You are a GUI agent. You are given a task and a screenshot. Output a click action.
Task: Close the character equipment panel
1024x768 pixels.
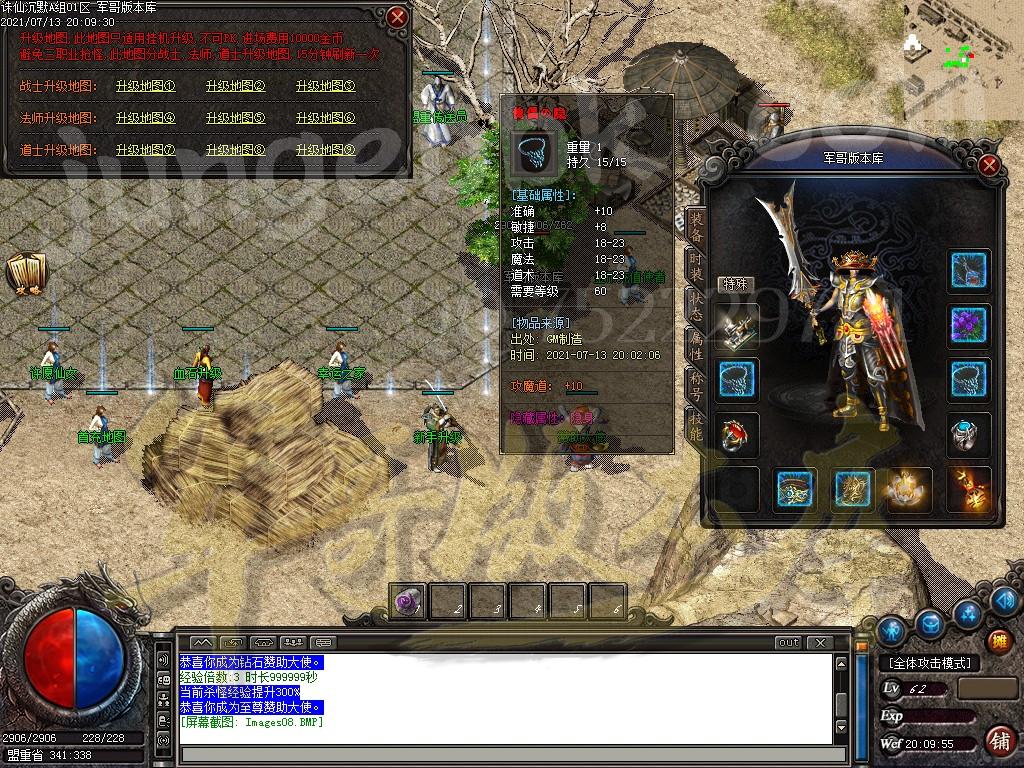click(988, 165)
